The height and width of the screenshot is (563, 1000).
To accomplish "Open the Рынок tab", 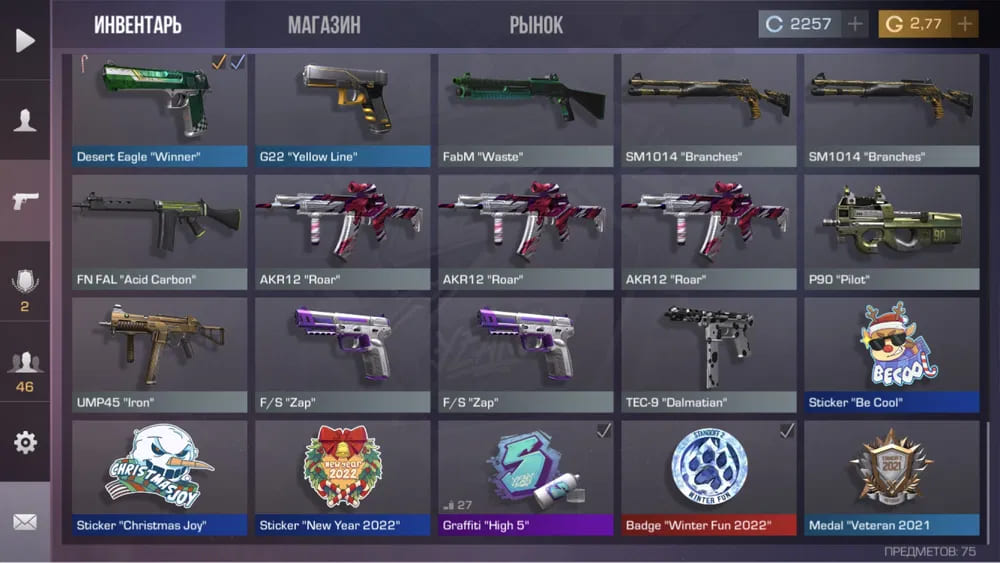I will [x=536, y=25].
